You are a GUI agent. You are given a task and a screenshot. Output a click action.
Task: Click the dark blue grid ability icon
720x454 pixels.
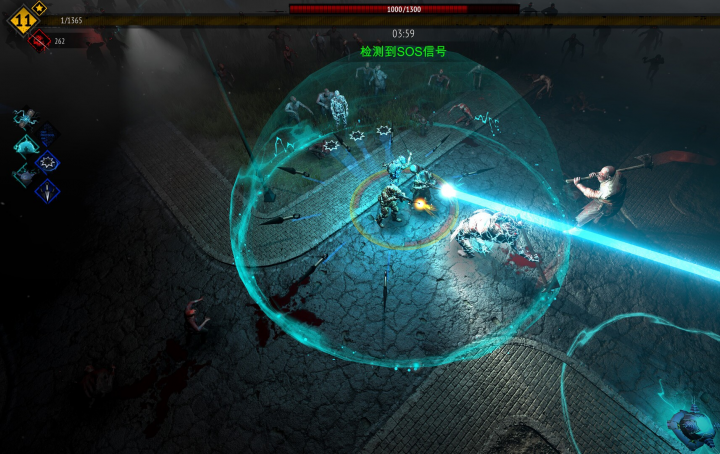point(47,133)
